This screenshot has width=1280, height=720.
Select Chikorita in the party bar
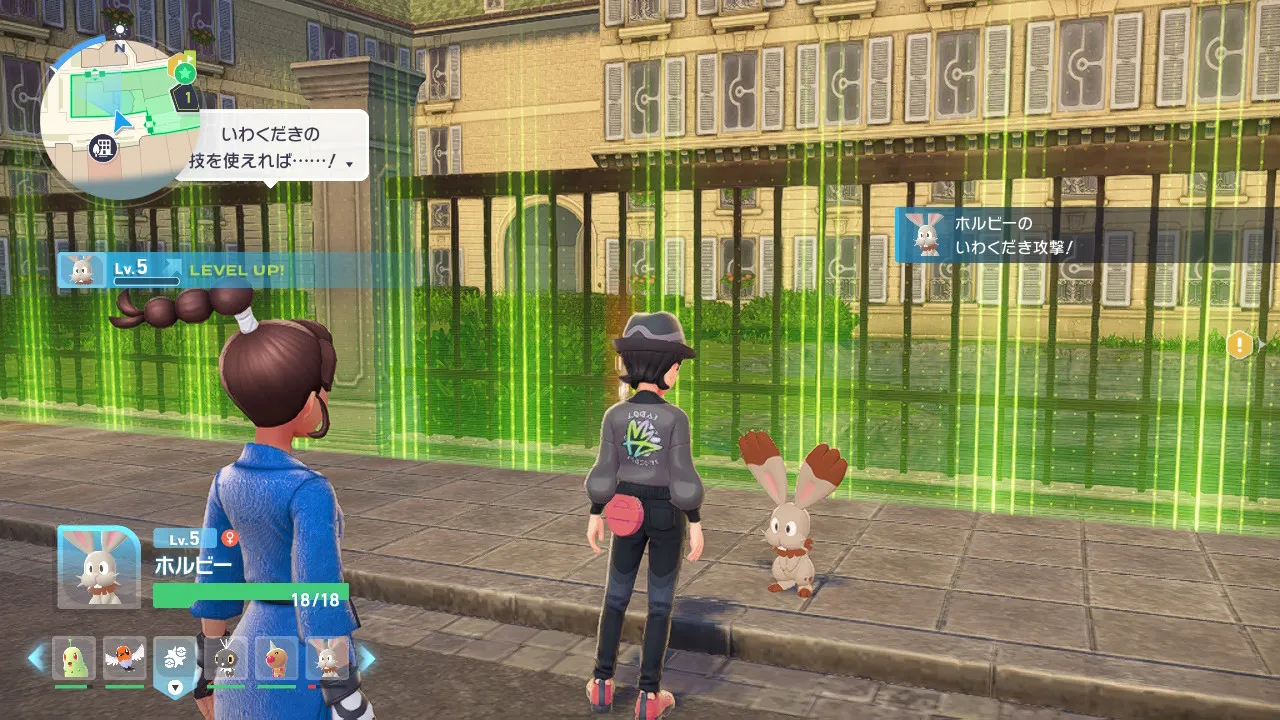[74, 658]
